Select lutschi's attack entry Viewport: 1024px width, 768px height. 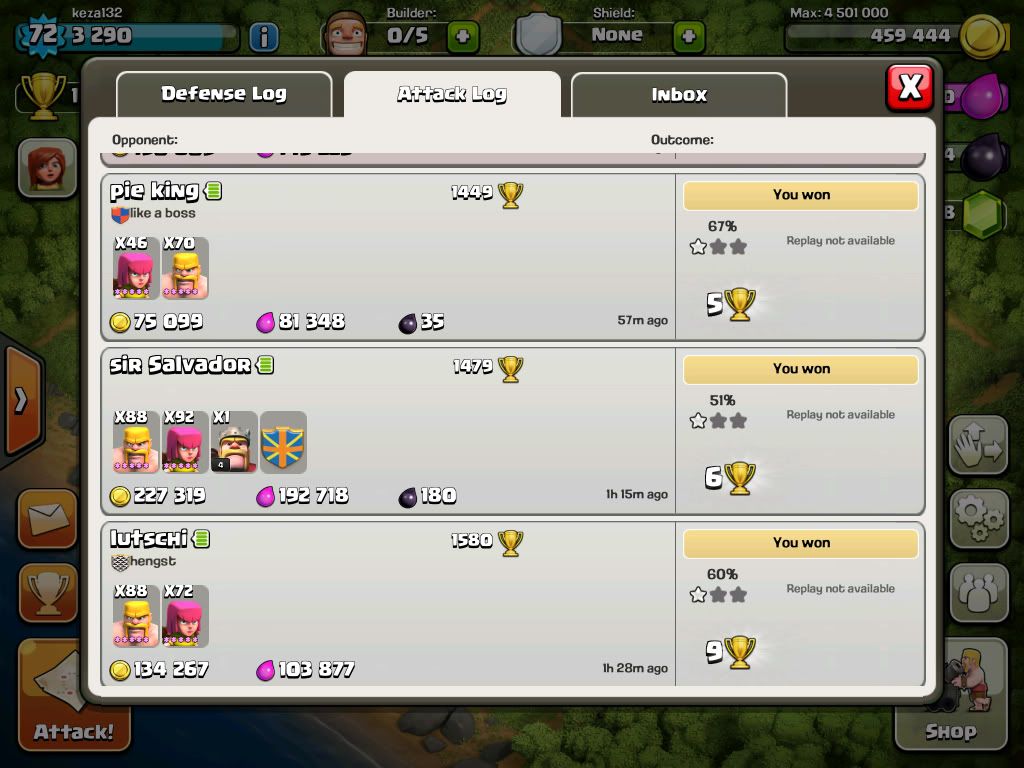[388, 604]
